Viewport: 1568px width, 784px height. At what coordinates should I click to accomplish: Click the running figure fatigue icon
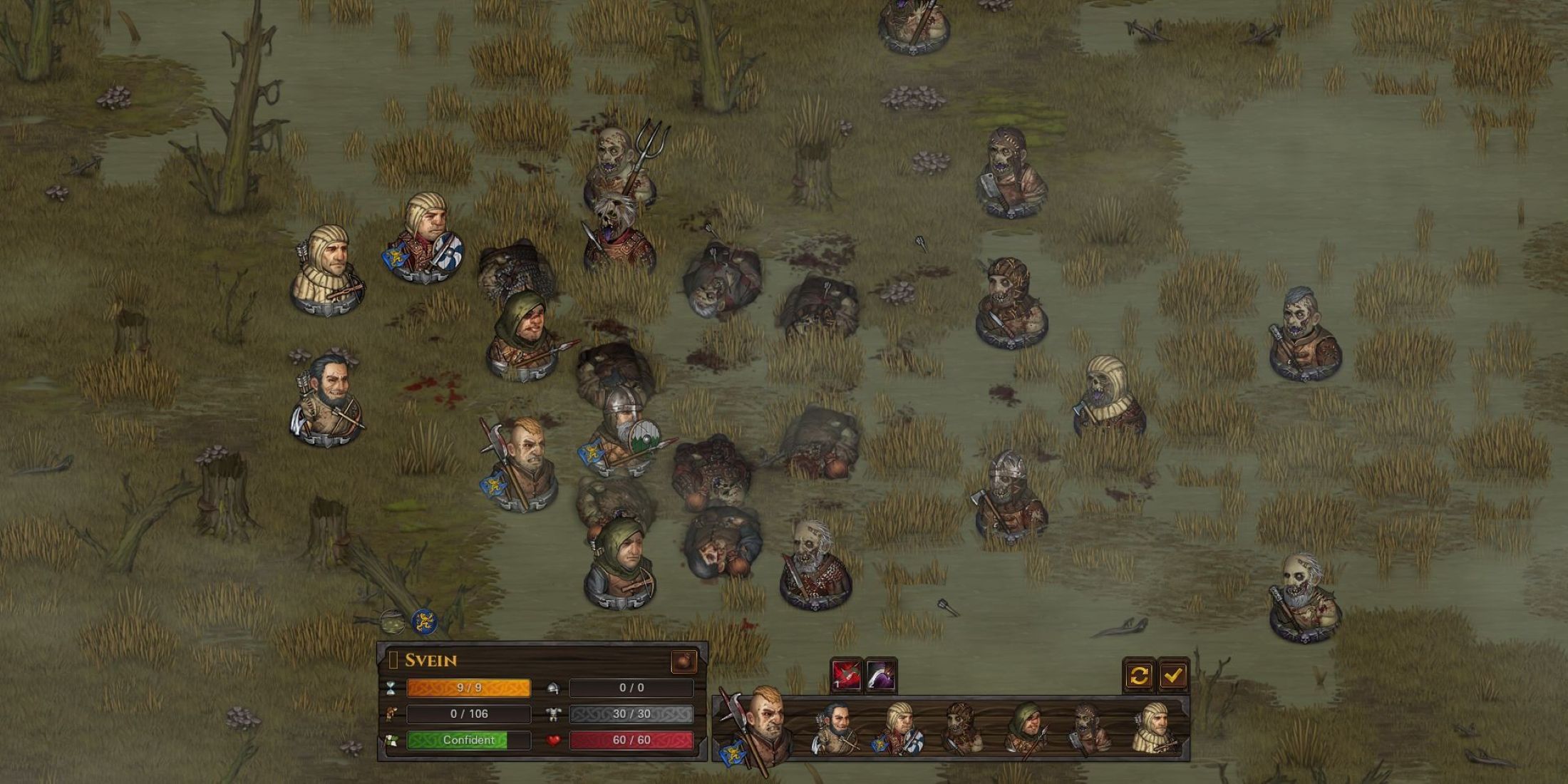(x=391, y=715)
